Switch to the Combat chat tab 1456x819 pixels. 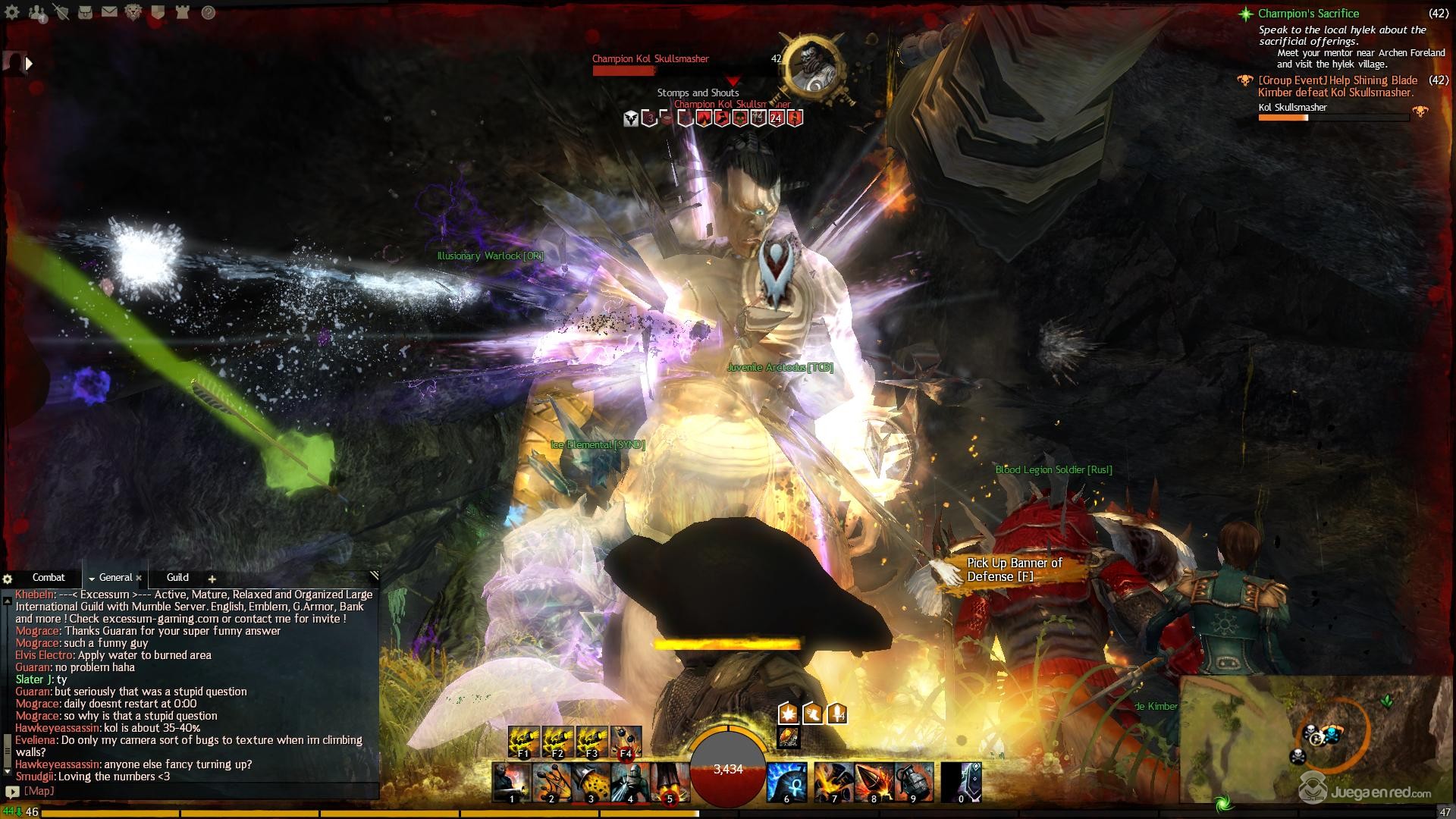pyautogui.click(x=49, y=578)
